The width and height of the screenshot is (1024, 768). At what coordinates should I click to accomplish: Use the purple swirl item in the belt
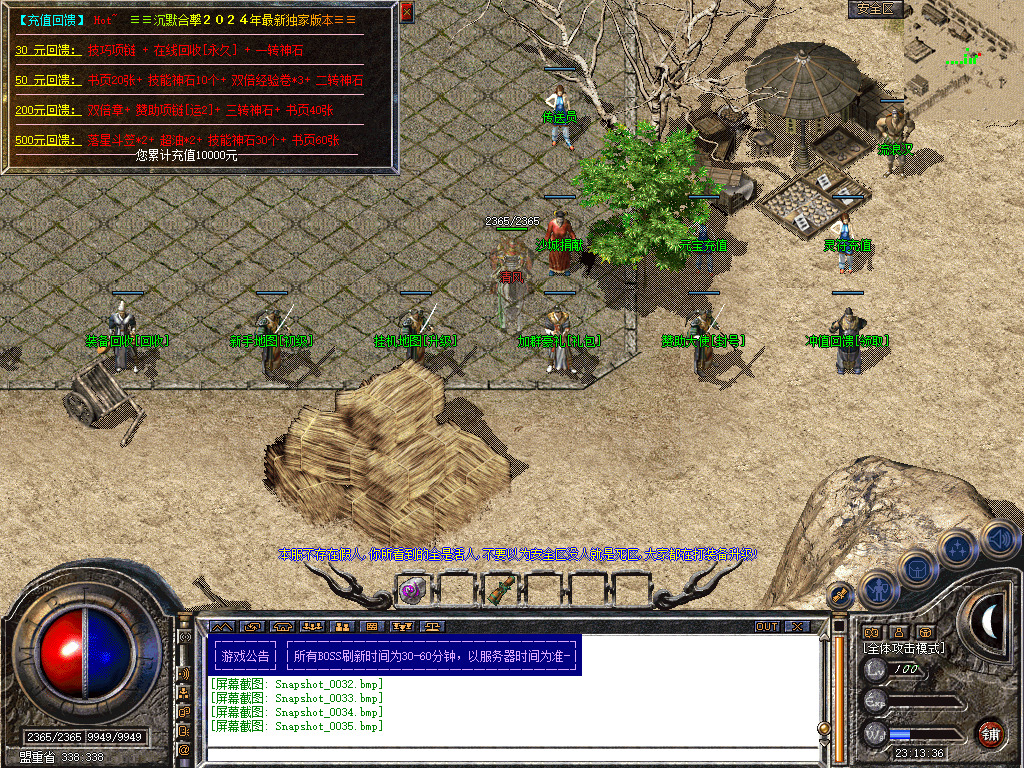pos(413,590)
